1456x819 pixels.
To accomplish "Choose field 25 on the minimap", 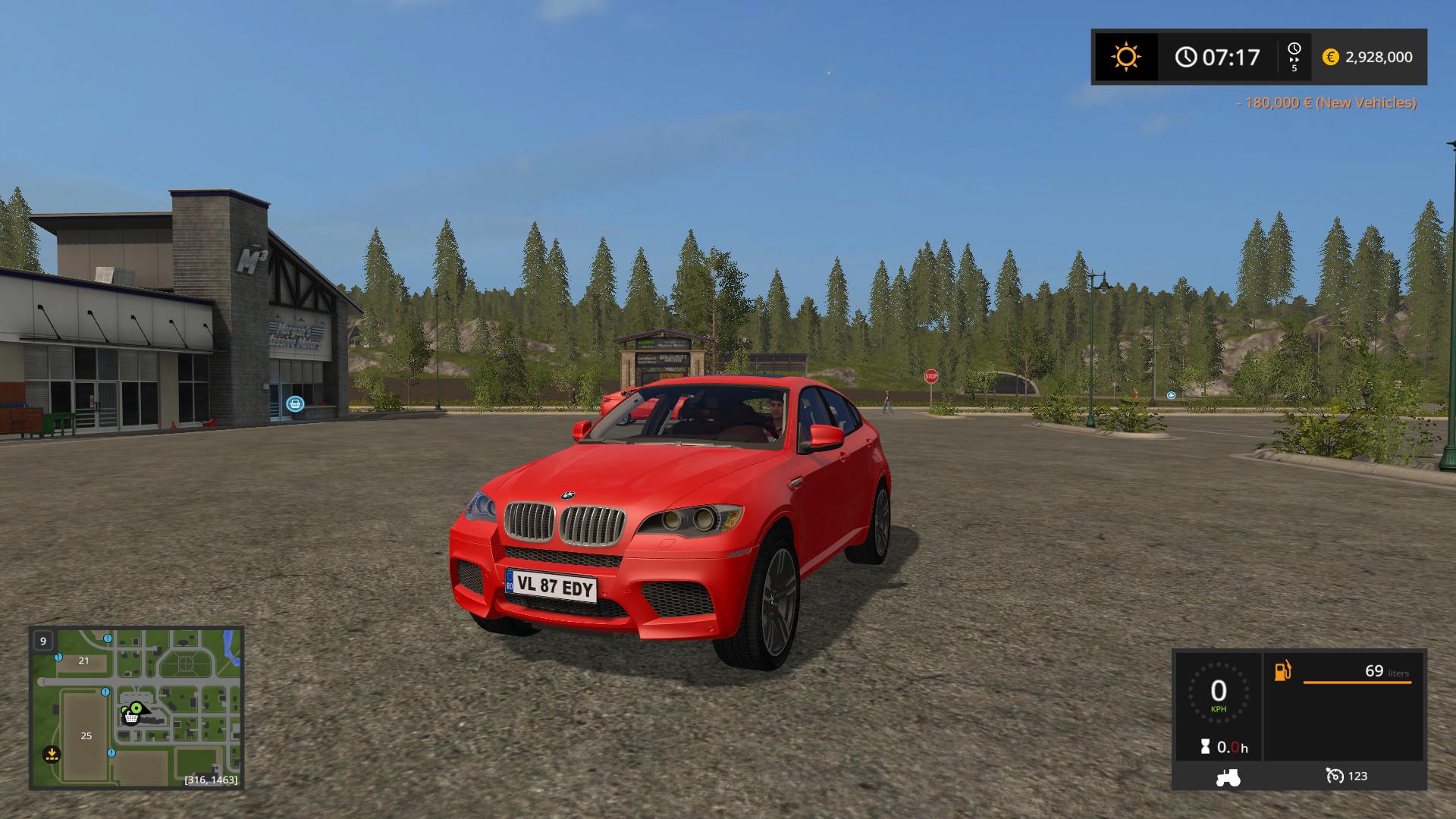I will 86,736.
